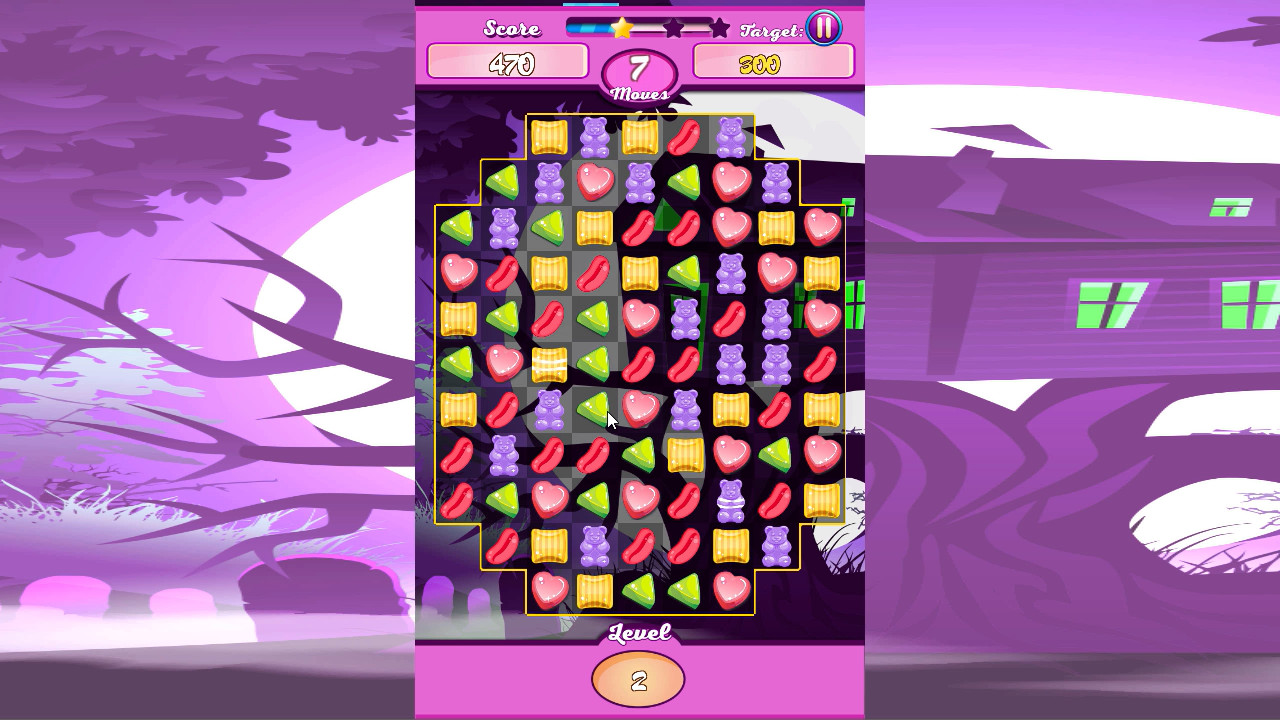The width and height of the screenshot is (1280, 720).
Task: Select a red candy on the board's right edge
Action: 823,360
